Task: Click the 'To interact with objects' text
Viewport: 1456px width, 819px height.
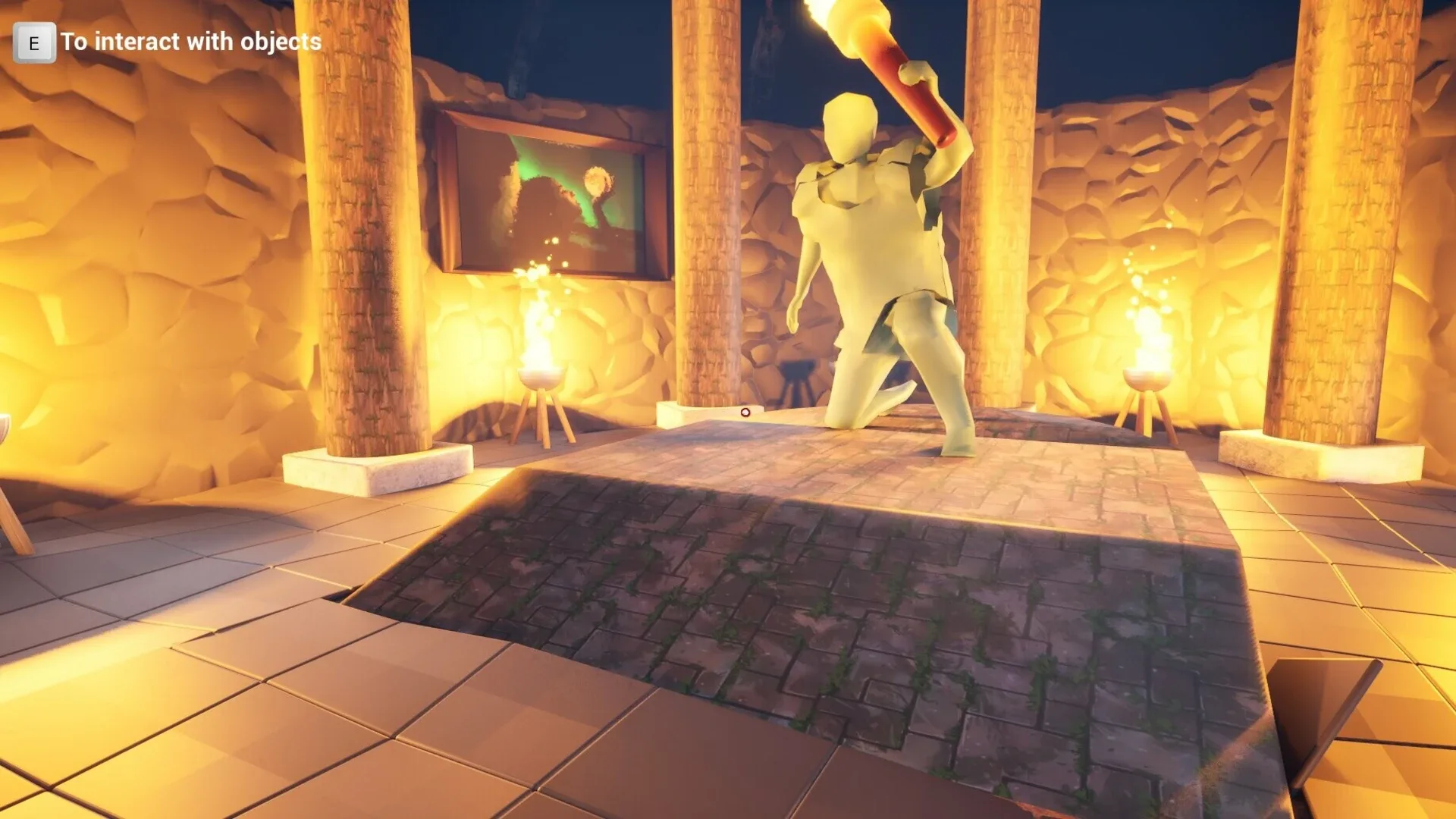Action: click(190, 42)
